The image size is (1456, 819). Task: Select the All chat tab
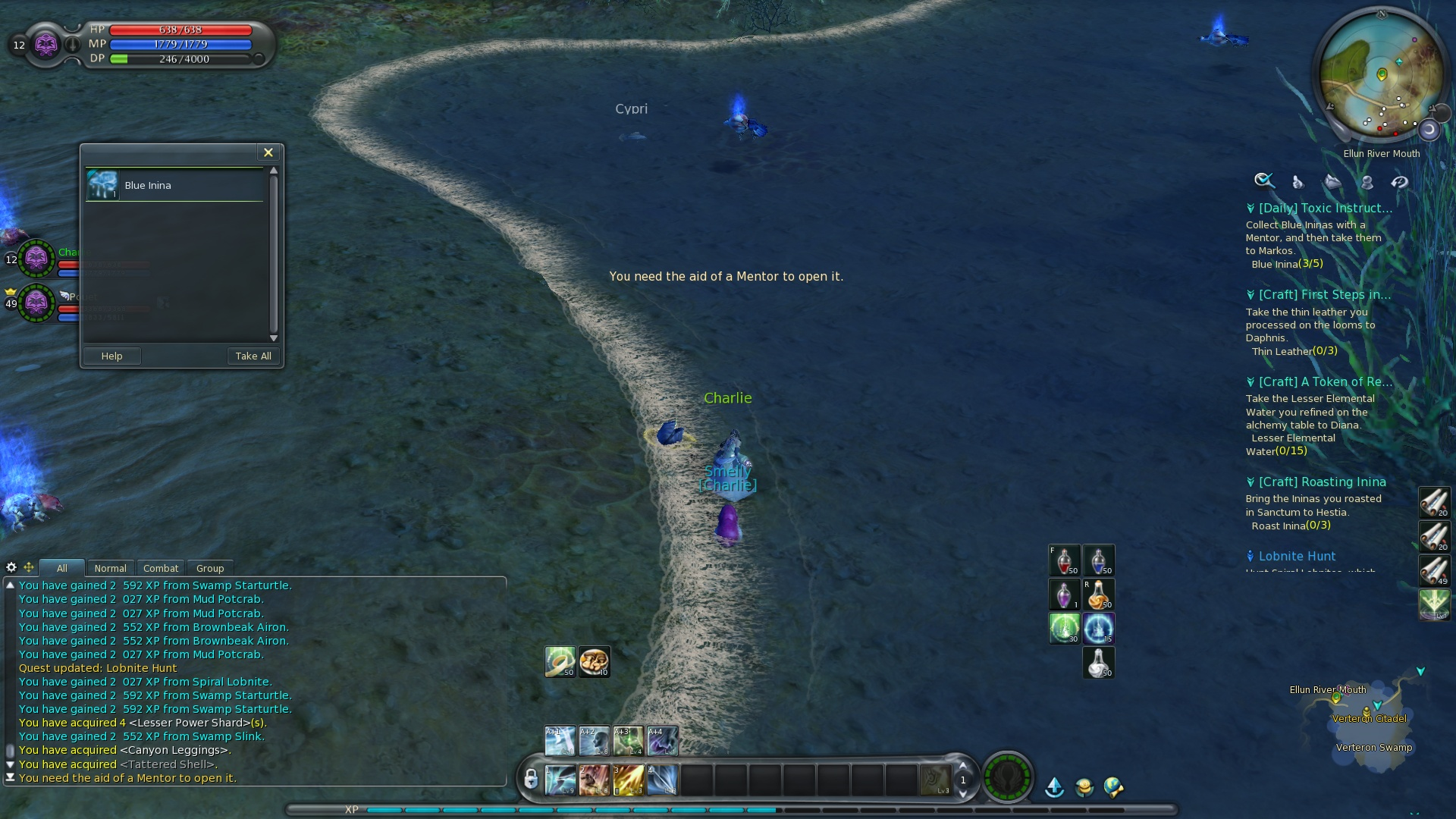[62, 568]
